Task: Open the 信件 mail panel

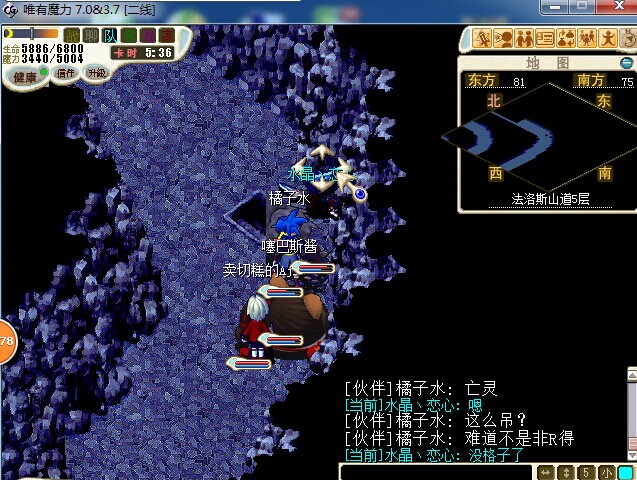Action: (x=67, y=73)
